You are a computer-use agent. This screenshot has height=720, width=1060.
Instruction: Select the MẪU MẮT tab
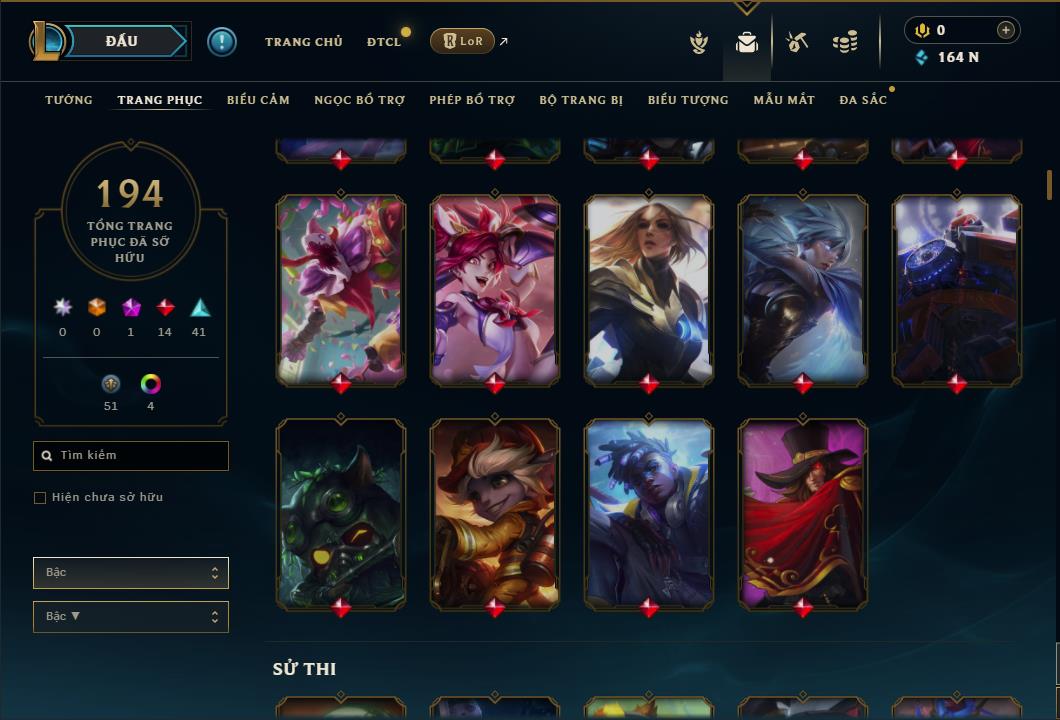tap(784, 100)
